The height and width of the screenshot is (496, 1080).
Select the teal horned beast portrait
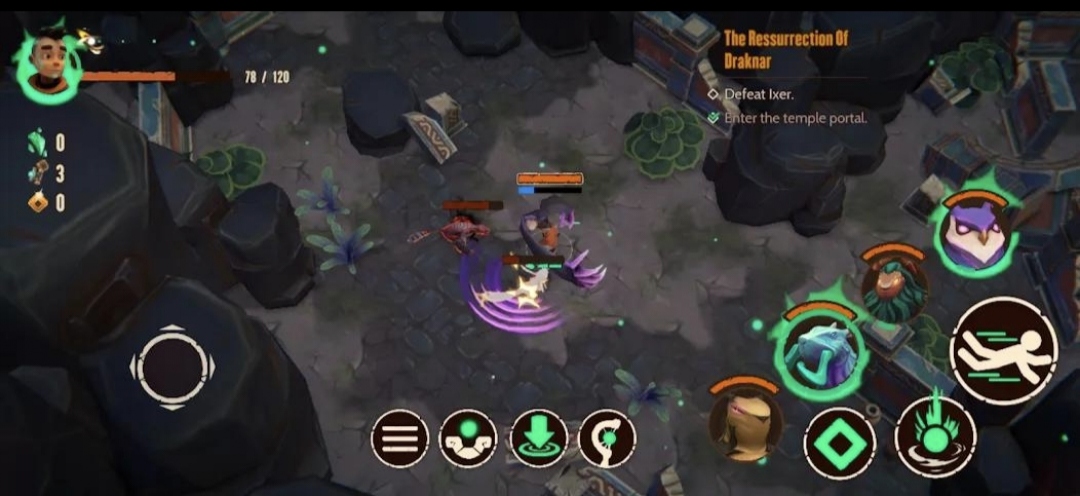click(x=819, y=349)
